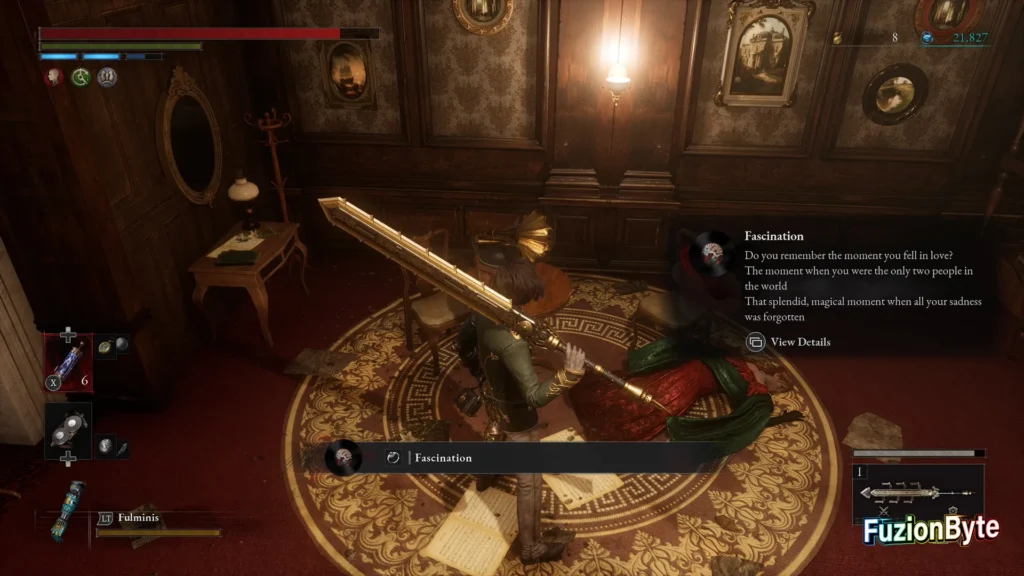Click the blue Ergo currency icon

pos(927,37)
